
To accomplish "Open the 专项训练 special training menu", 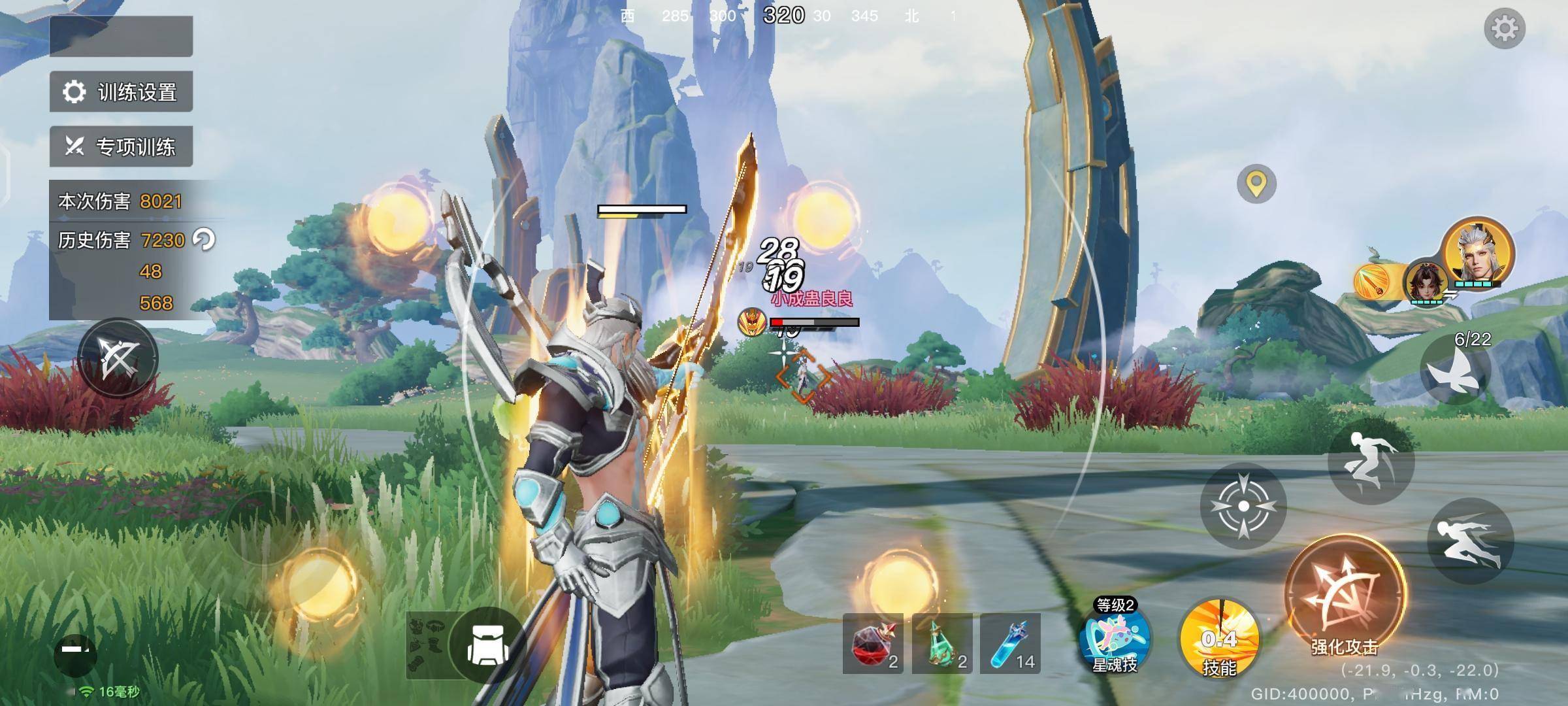I will click(122, 146).
